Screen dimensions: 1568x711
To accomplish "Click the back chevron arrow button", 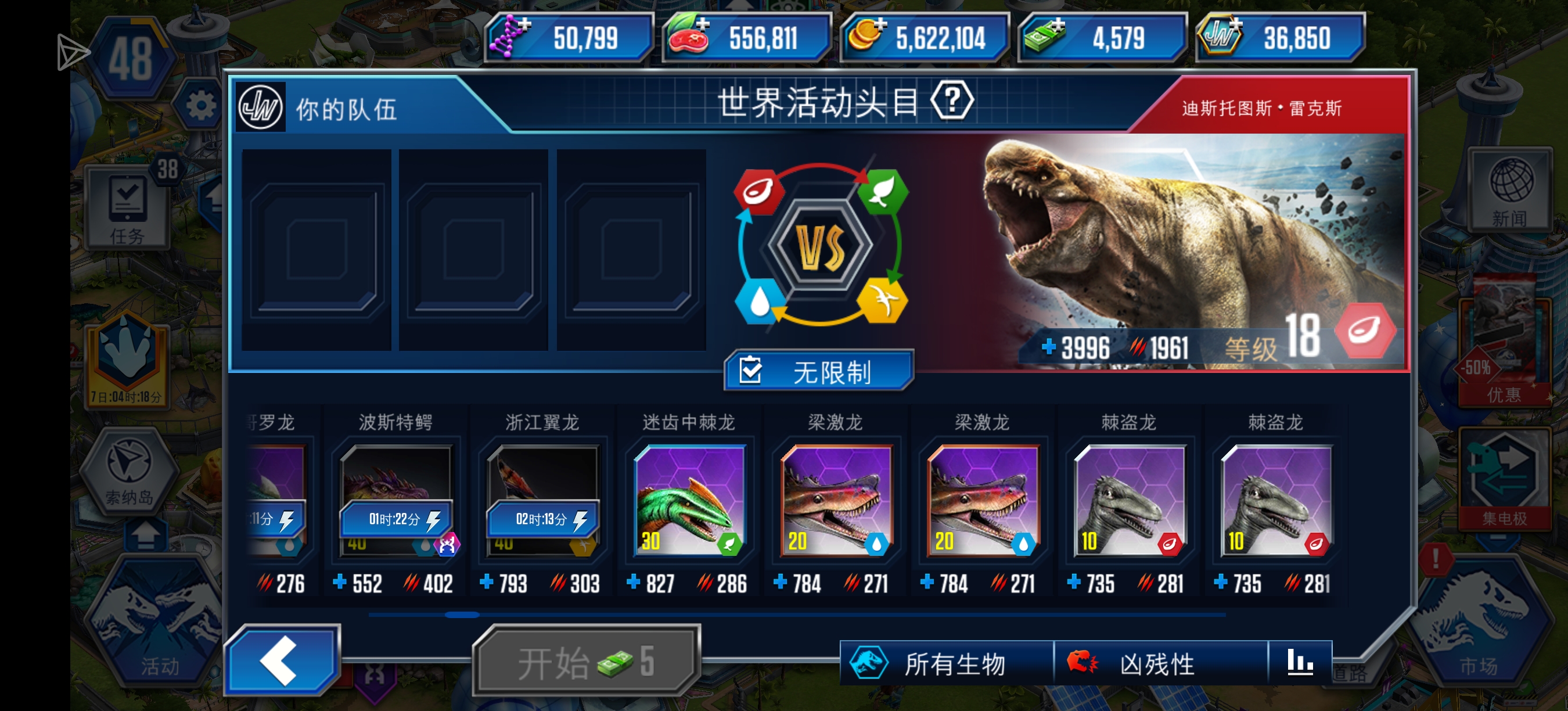I will click(283, 663).
